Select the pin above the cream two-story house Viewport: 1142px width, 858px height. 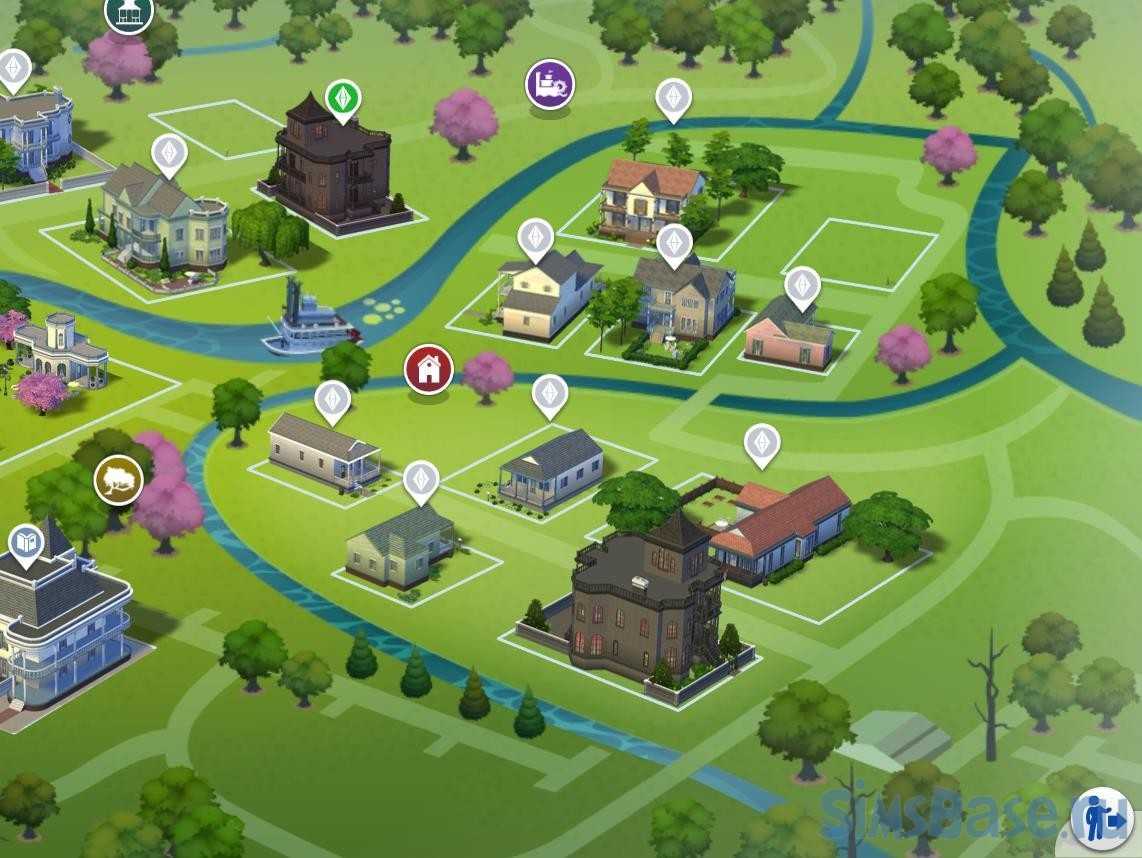(x=536, y=238)
